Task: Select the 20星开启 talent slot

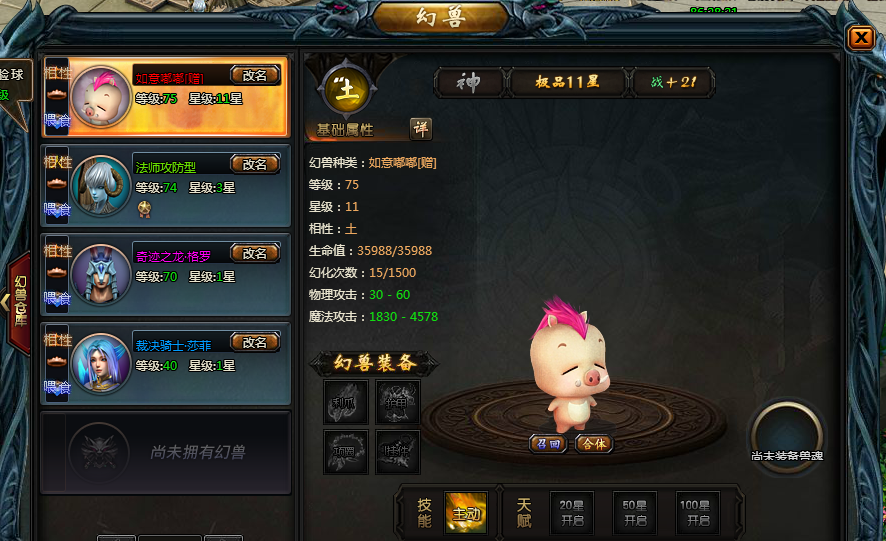Action: click(572, 512)
